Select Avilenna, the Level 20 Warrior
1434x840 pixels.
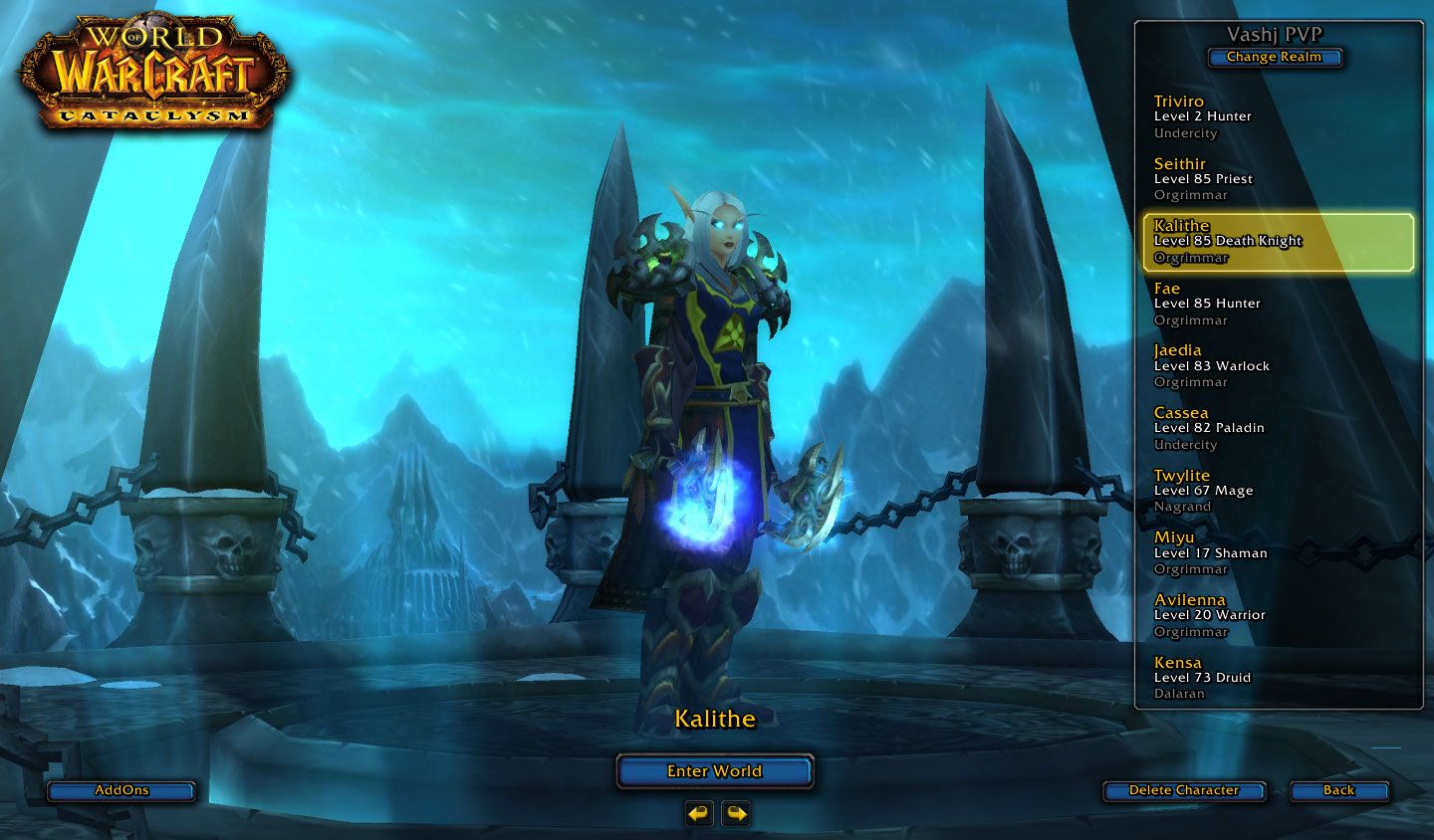1278,615
